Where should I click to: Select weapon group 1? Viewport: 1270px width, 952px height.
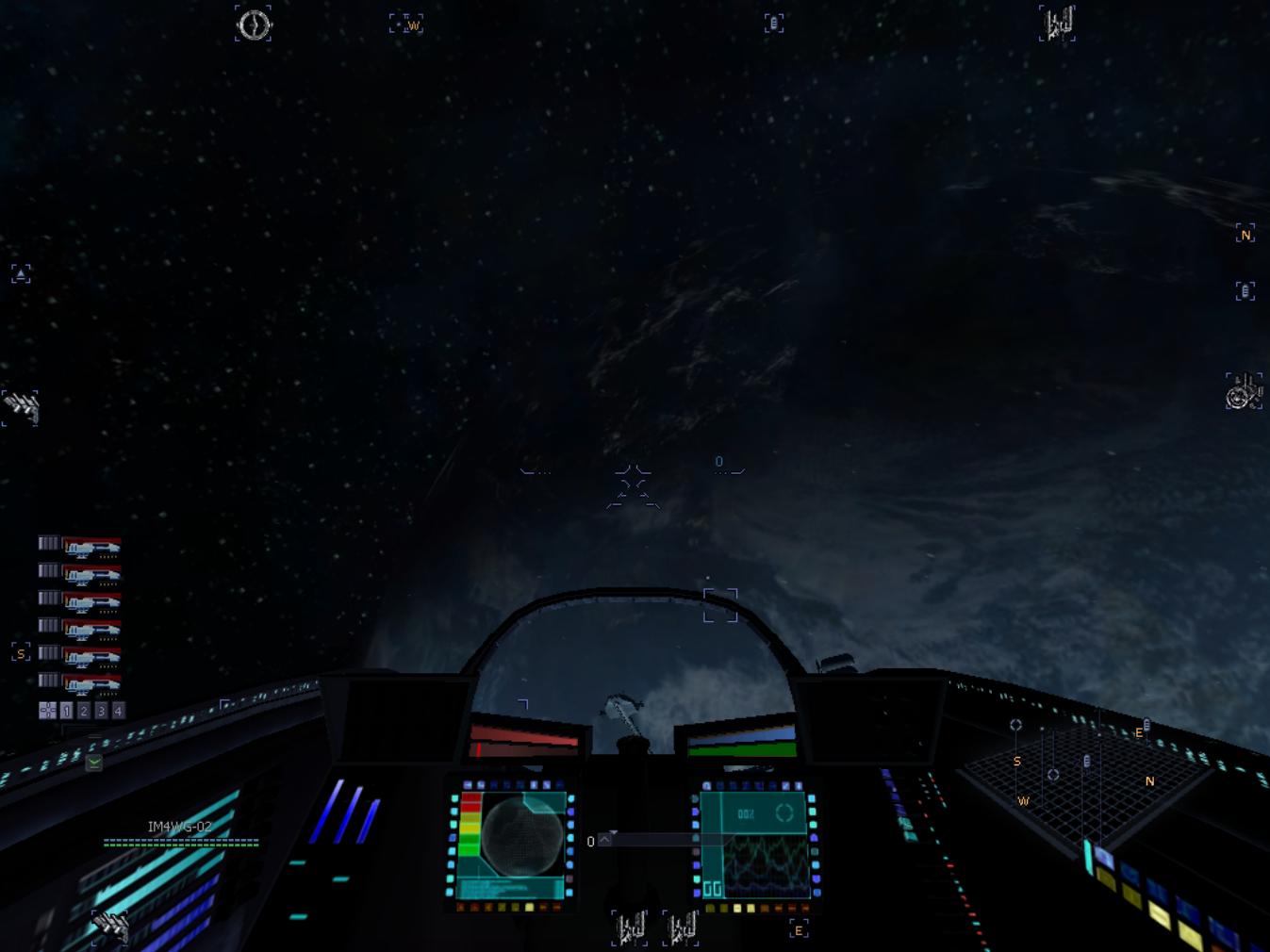(66, 711)
